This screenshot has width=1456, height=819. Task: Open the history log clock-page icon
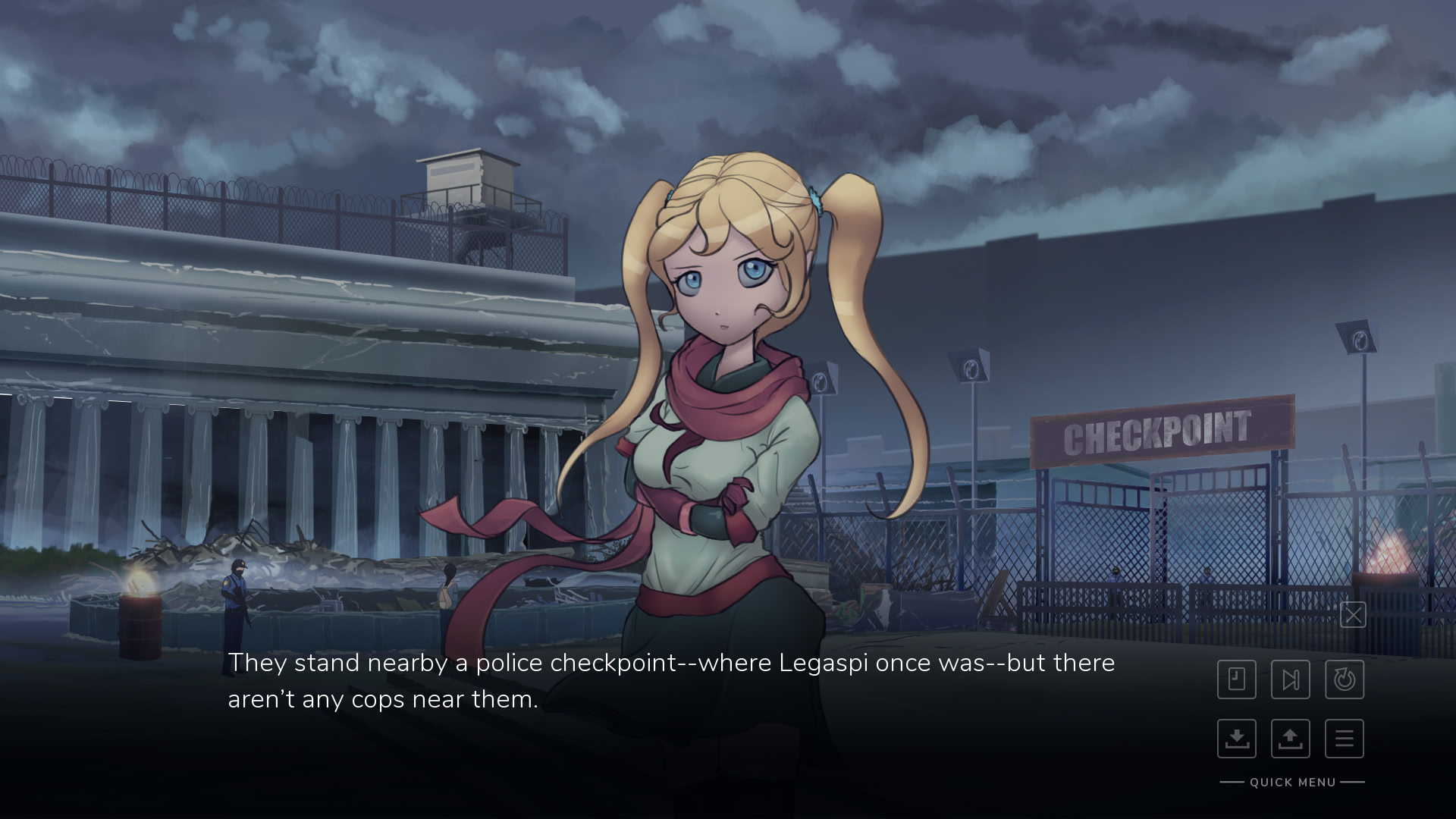(x=1237, y=679)
